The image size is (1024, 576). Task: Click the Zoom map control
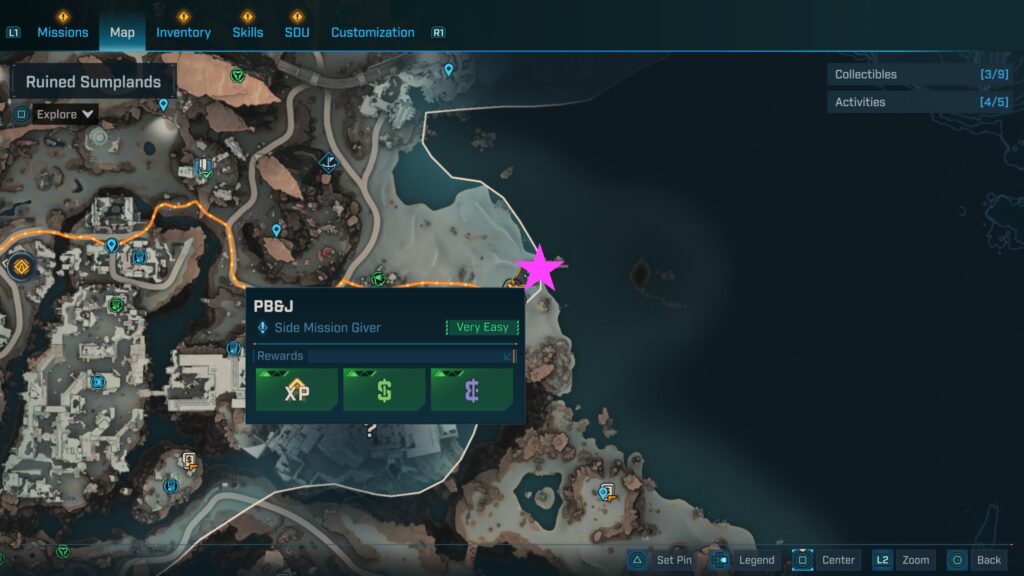click(904, 560)
